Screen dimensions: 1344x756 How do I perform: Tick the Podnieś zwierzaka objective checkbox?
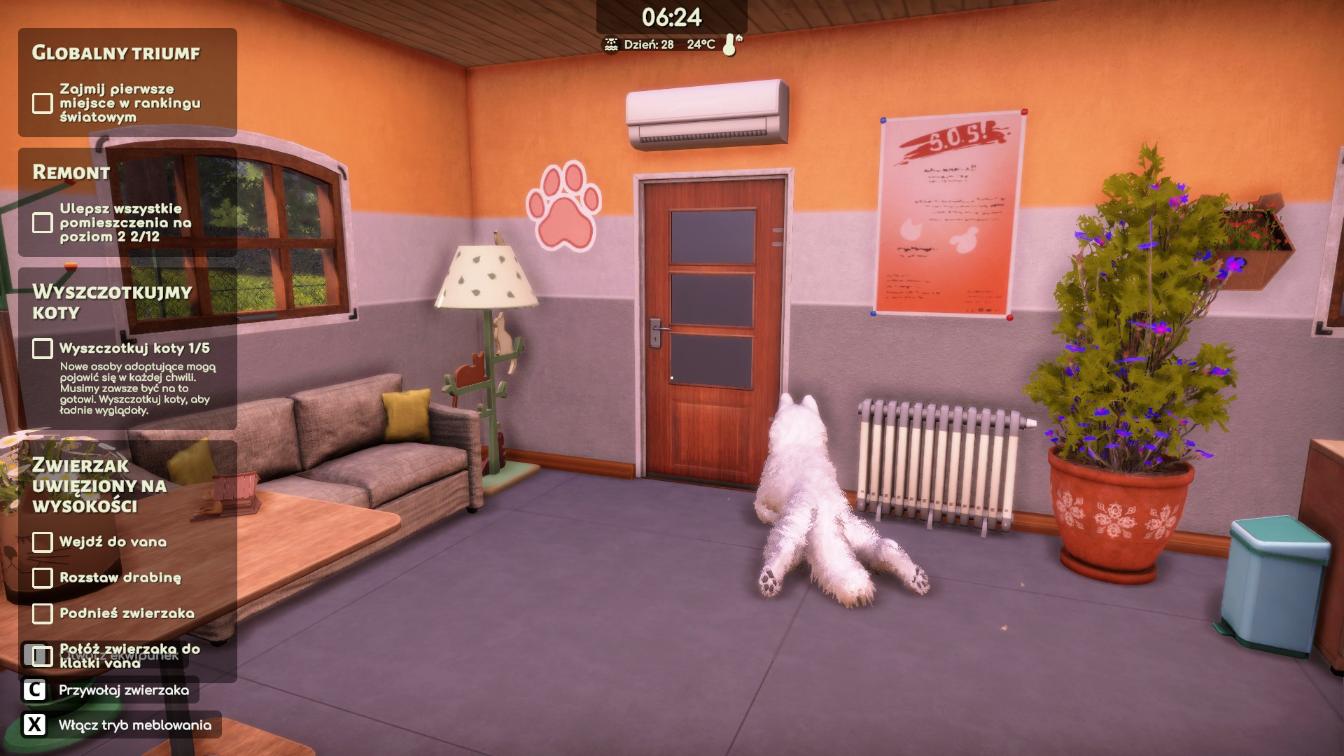(x=42, y=613)
